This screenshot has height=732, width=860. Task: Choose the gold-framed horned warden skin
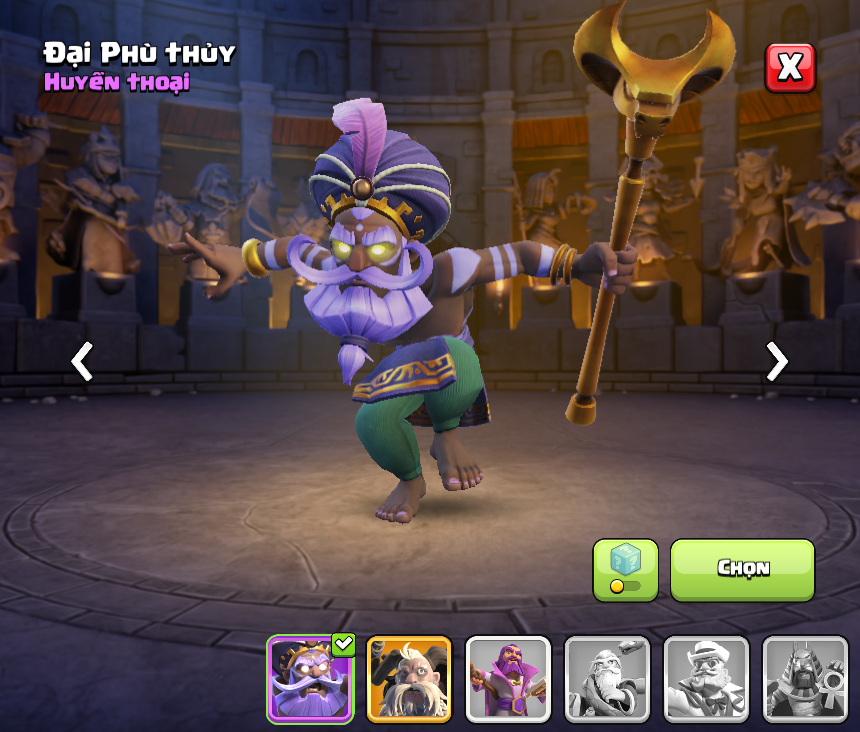[x=409, y=679]
